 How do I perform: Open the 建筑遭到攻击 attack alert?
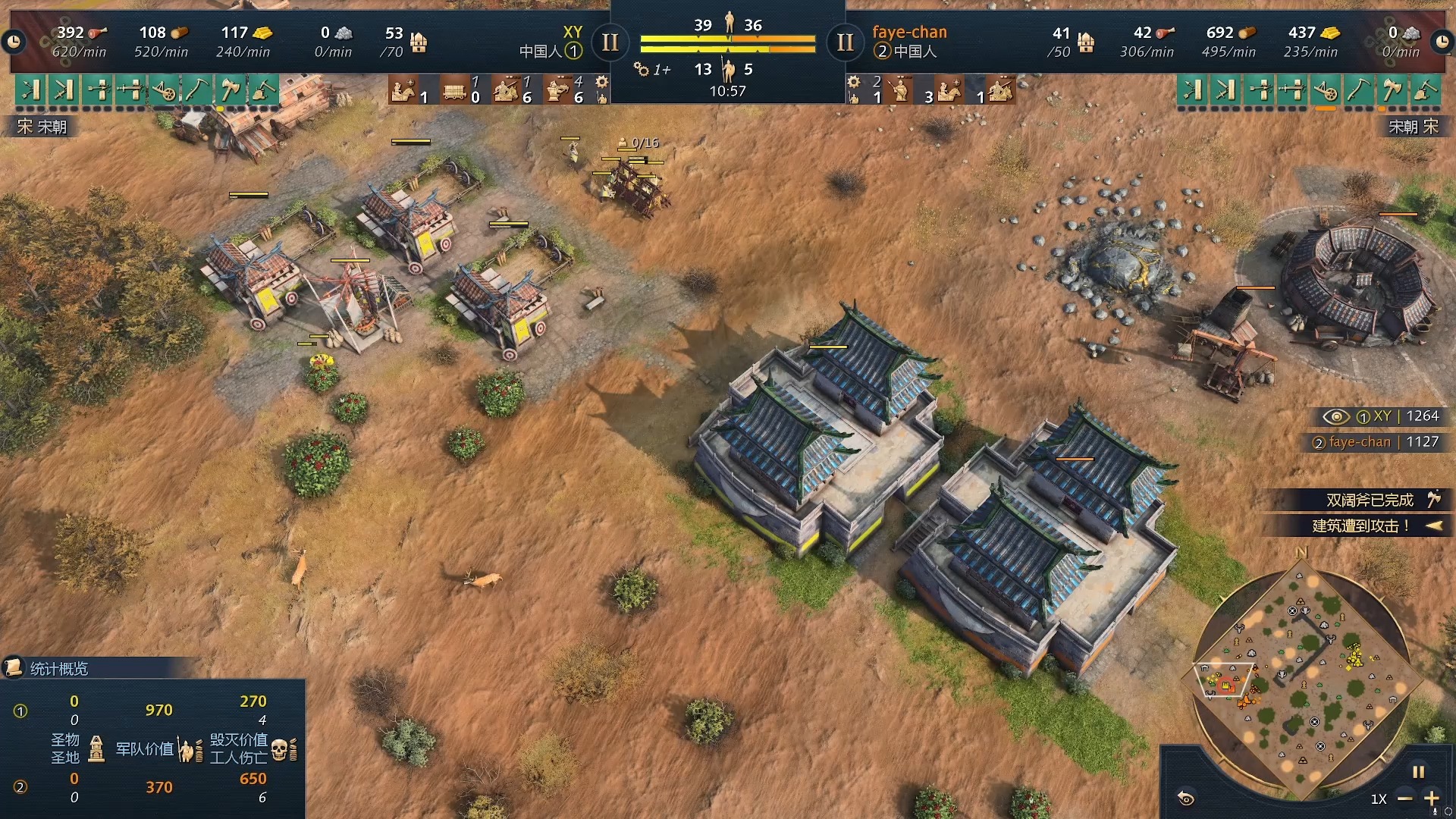tap(1361, 526)
